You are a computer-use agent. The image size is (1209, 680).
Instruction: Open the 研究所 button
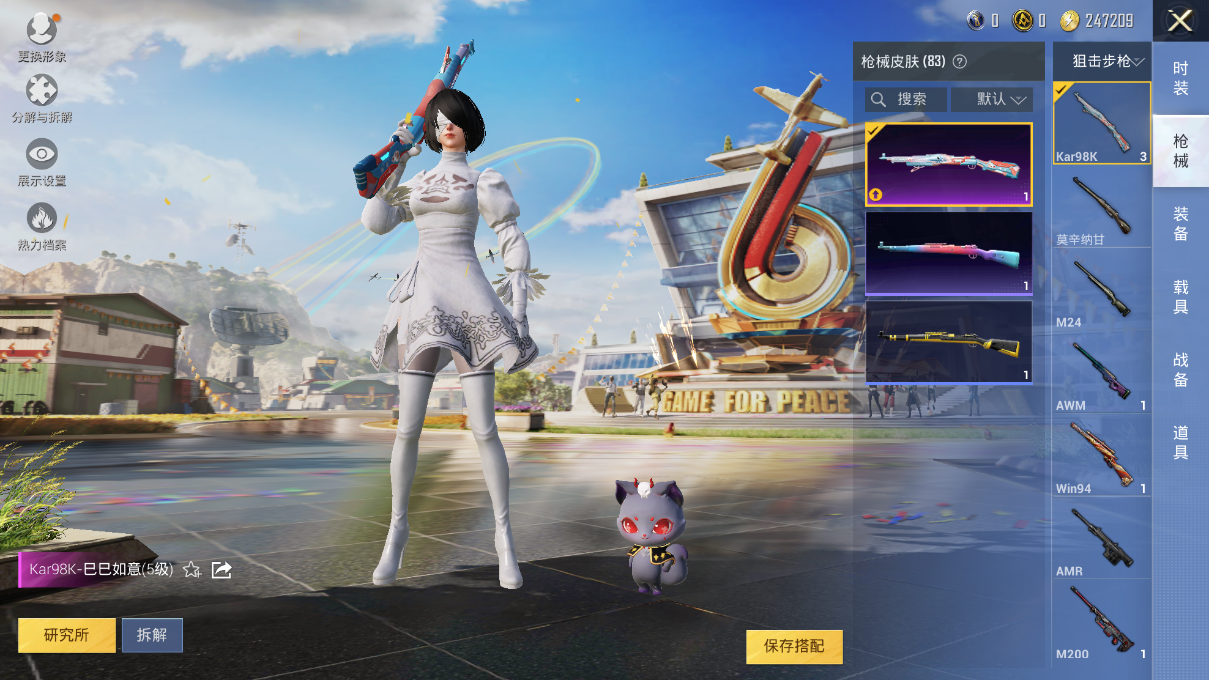pos(66,635)
